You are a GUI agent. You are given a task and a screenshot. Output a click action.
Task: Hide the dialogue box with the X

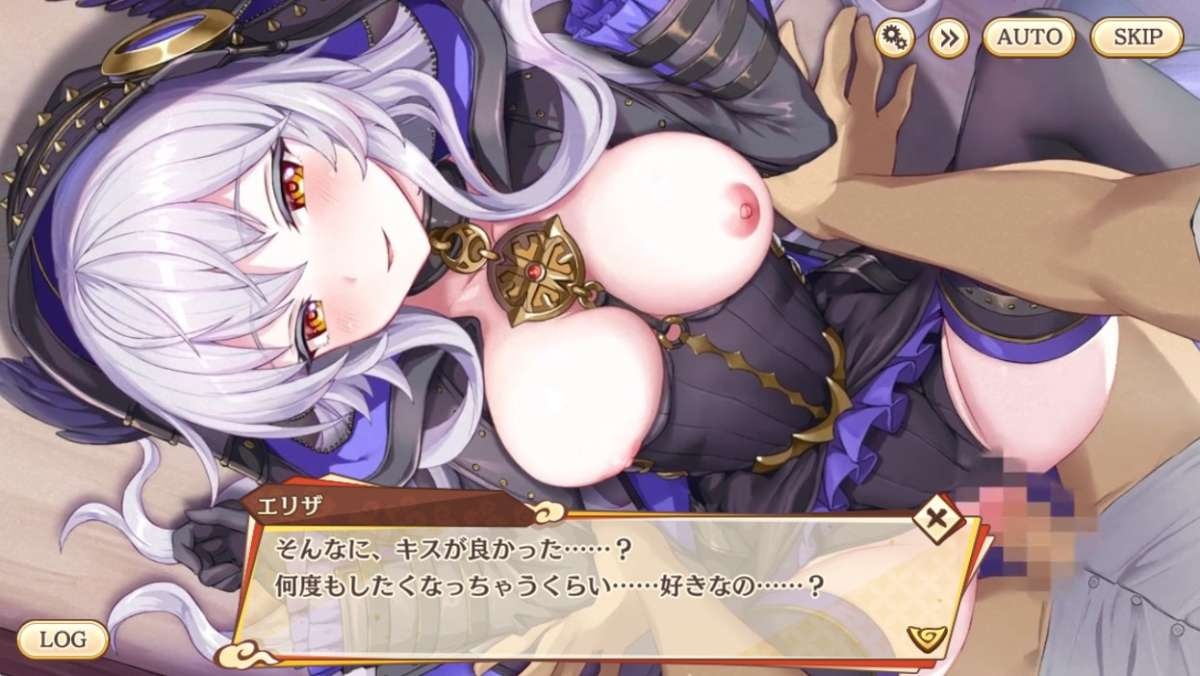tap(938, 520)
